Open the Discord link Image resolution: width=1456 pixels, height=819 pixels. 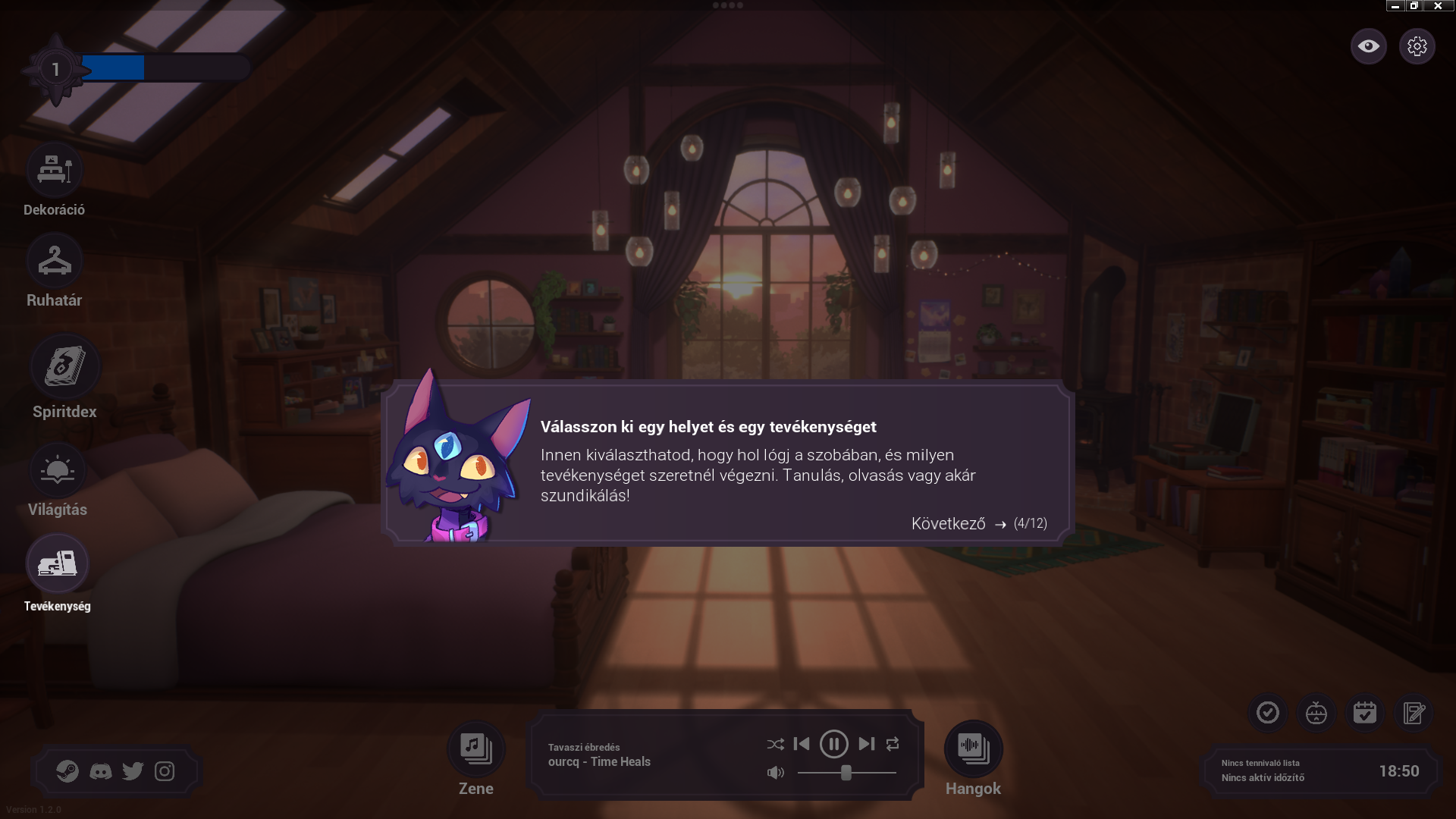[x=100, y=771]
